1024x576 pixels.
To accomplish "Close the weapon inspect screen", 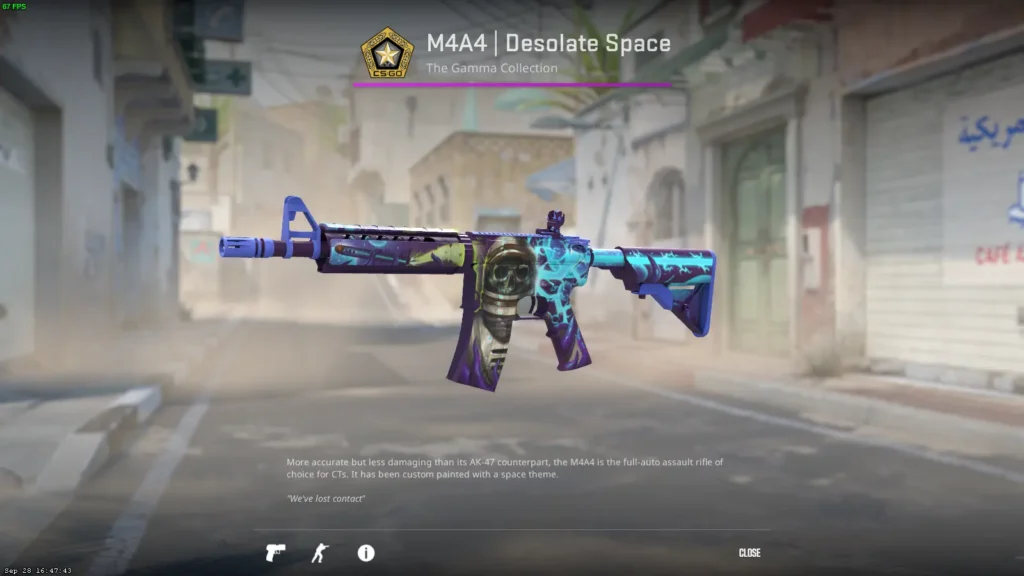I will click(749, 553).
